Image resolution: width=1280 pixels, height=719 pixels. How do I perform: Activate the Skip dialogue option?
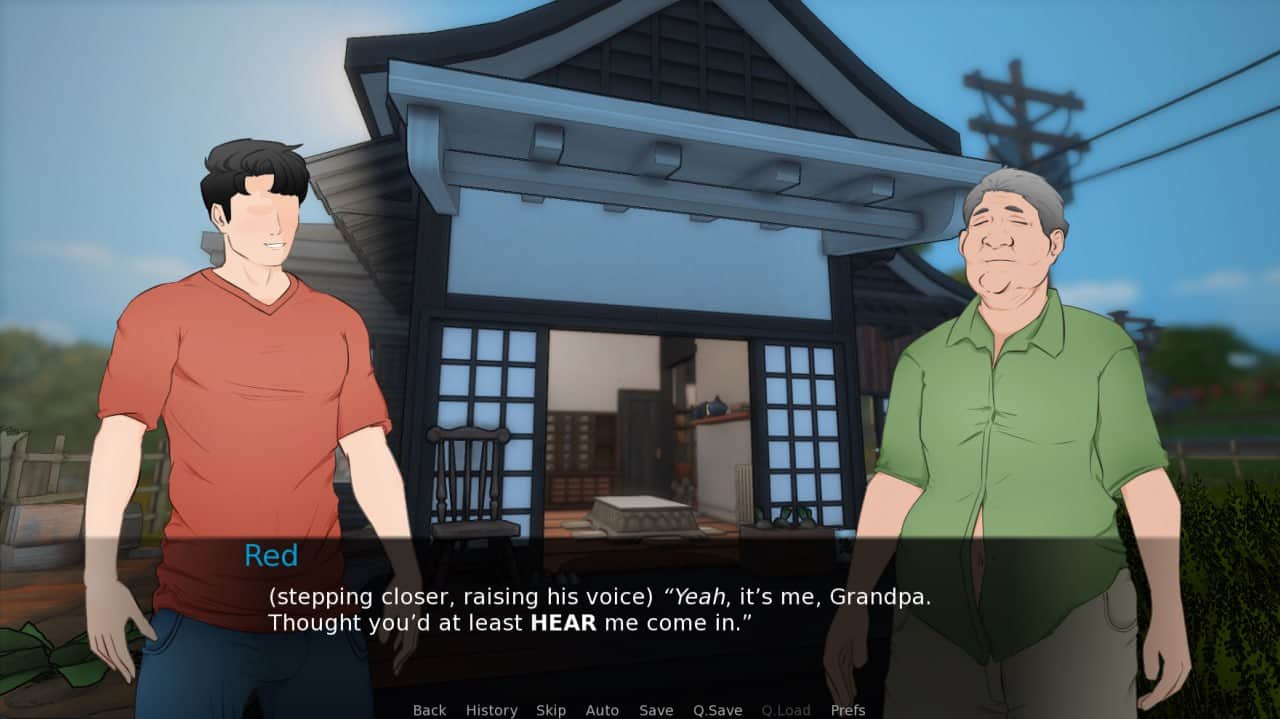click(551, 710)
